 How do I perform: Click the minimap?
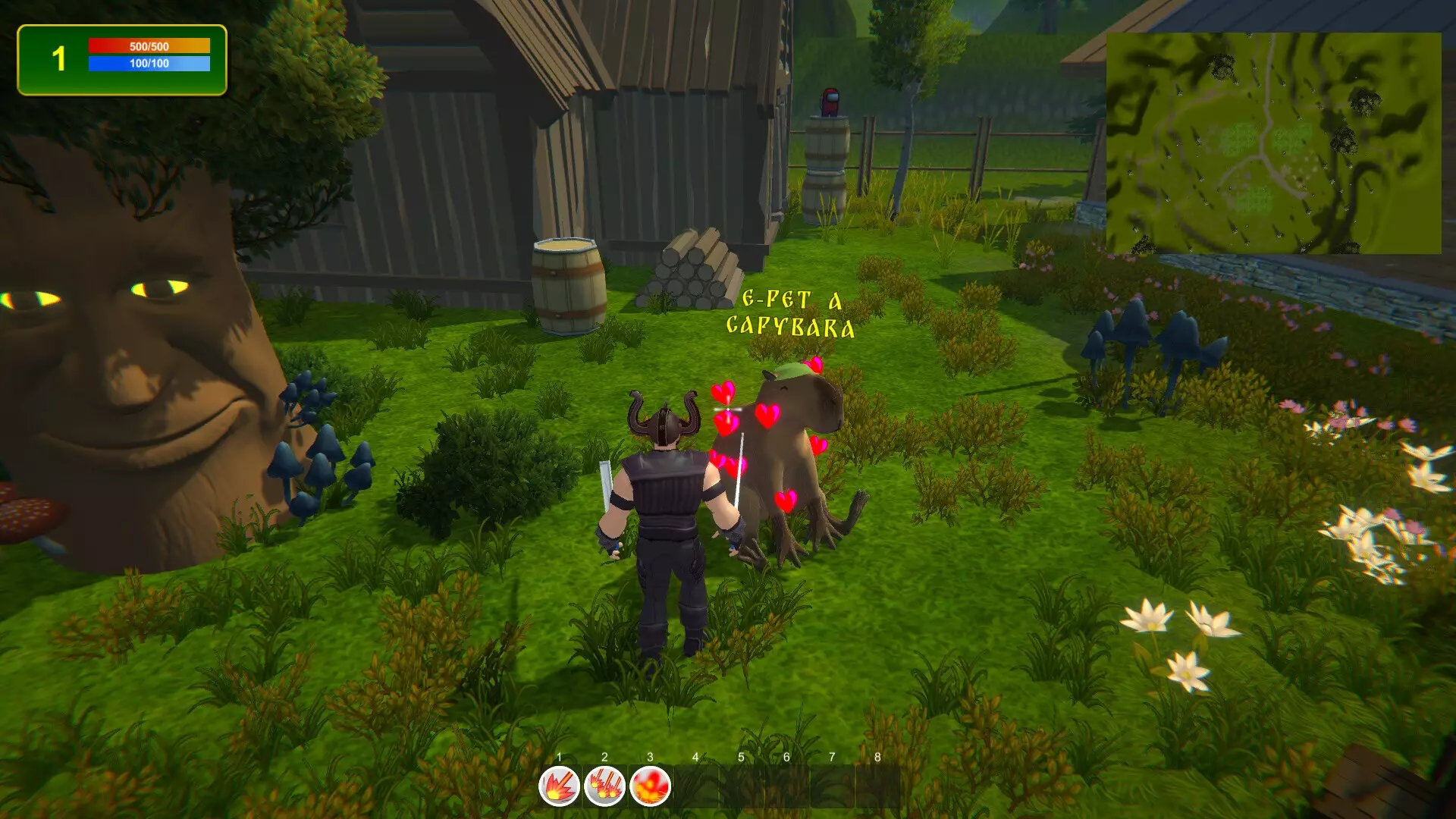coord(1273,143)
